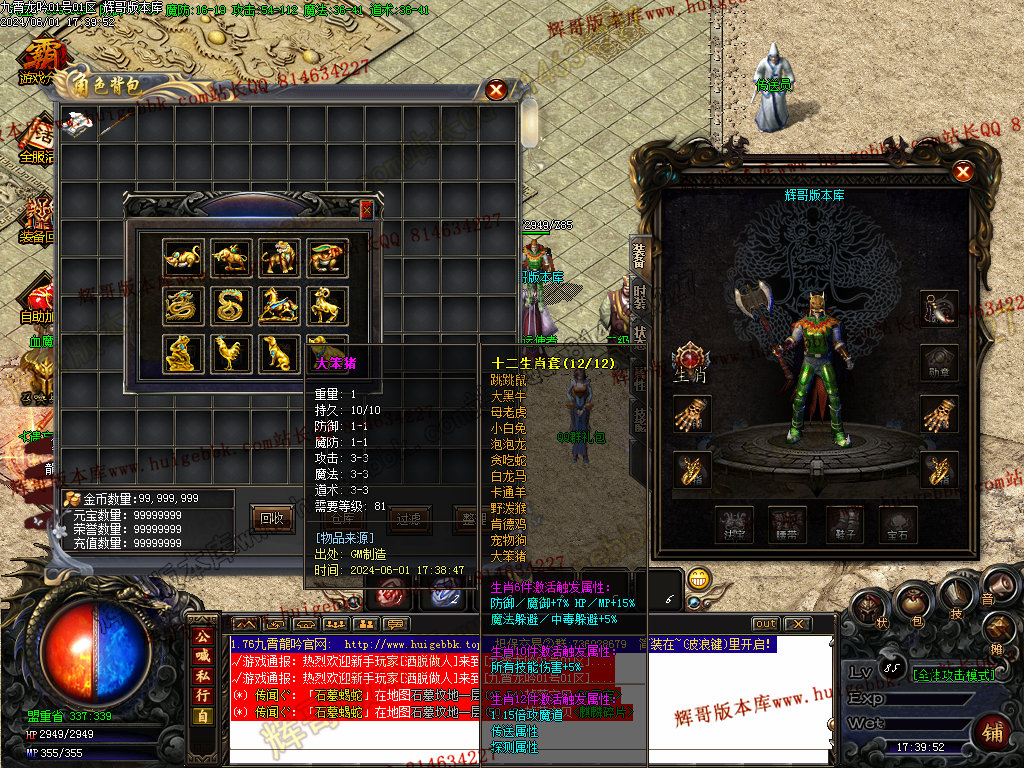Click the 回收 recycle button
The height and width of the screenshot is (768, 1024).
coord(272,517)
